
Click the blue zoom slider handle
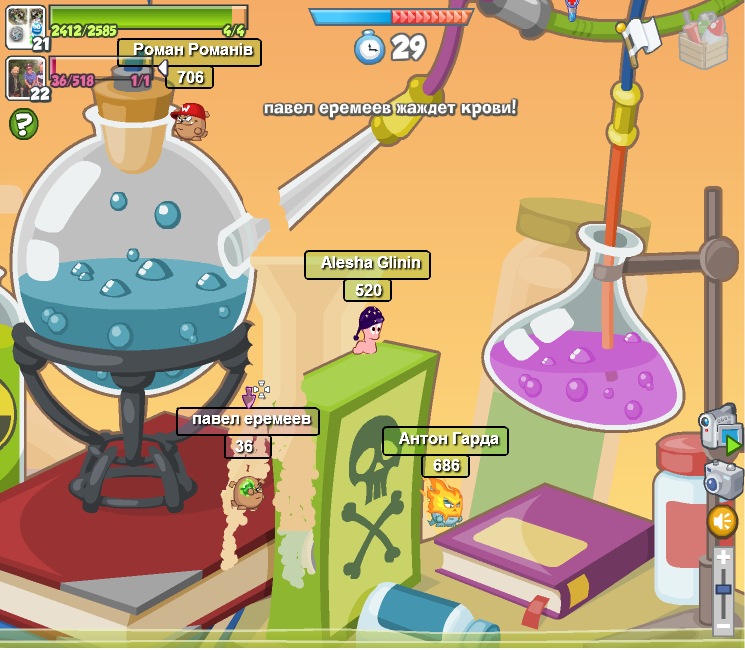[x=723, y=590]
